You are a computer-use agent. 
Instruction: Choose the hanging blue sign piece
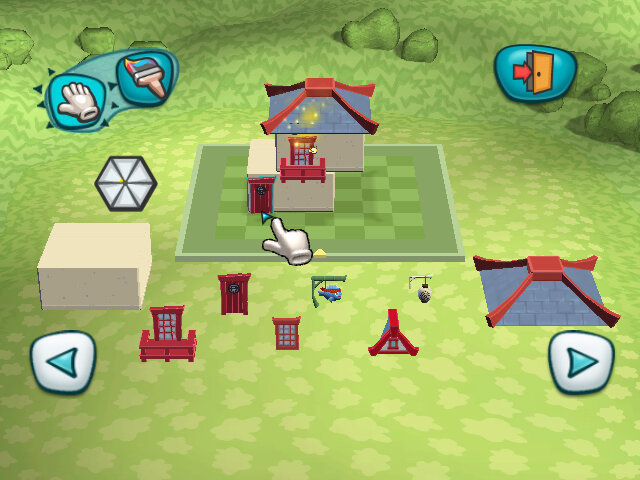tap(328, 290)
